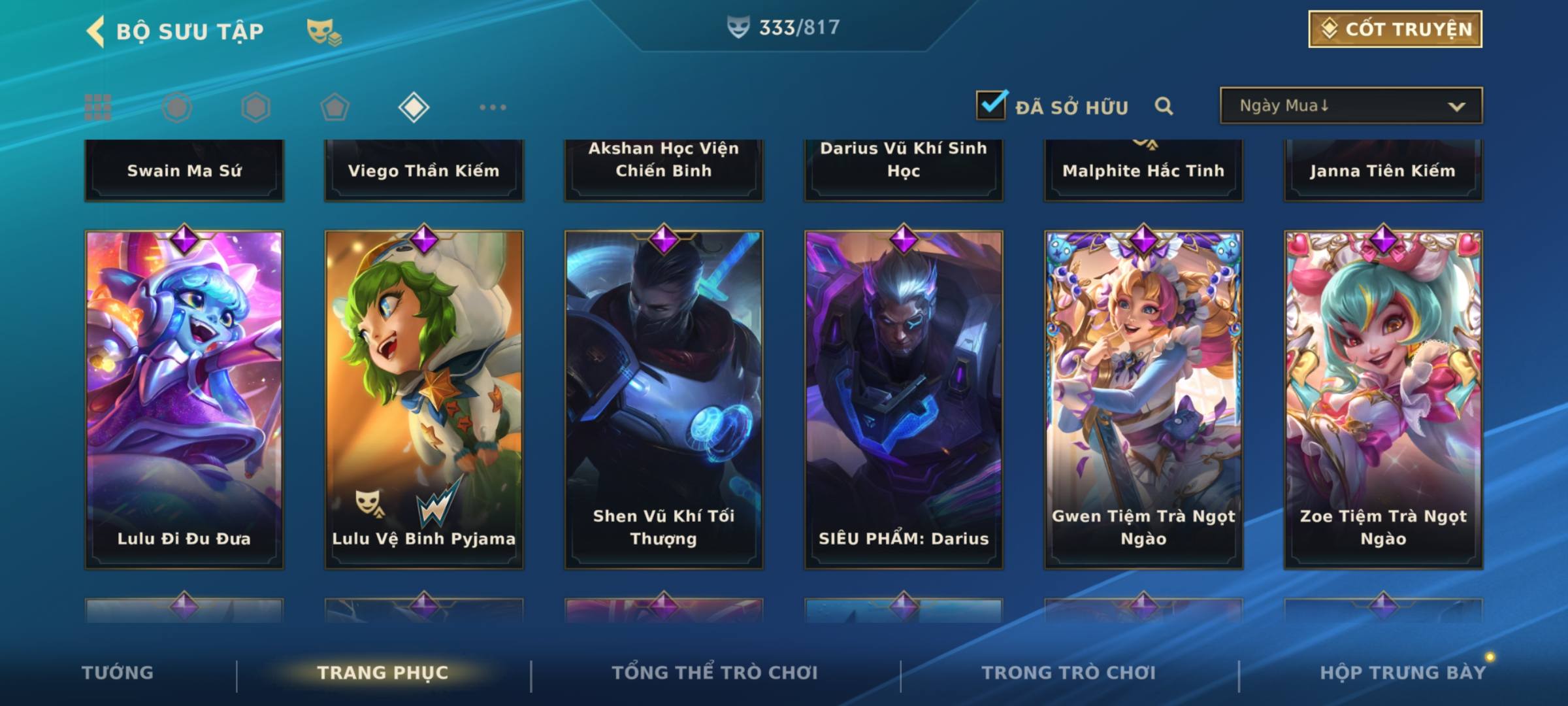
Task: Open the Hộp Trưng Bày tab
Action: [x=1403, y=673]
